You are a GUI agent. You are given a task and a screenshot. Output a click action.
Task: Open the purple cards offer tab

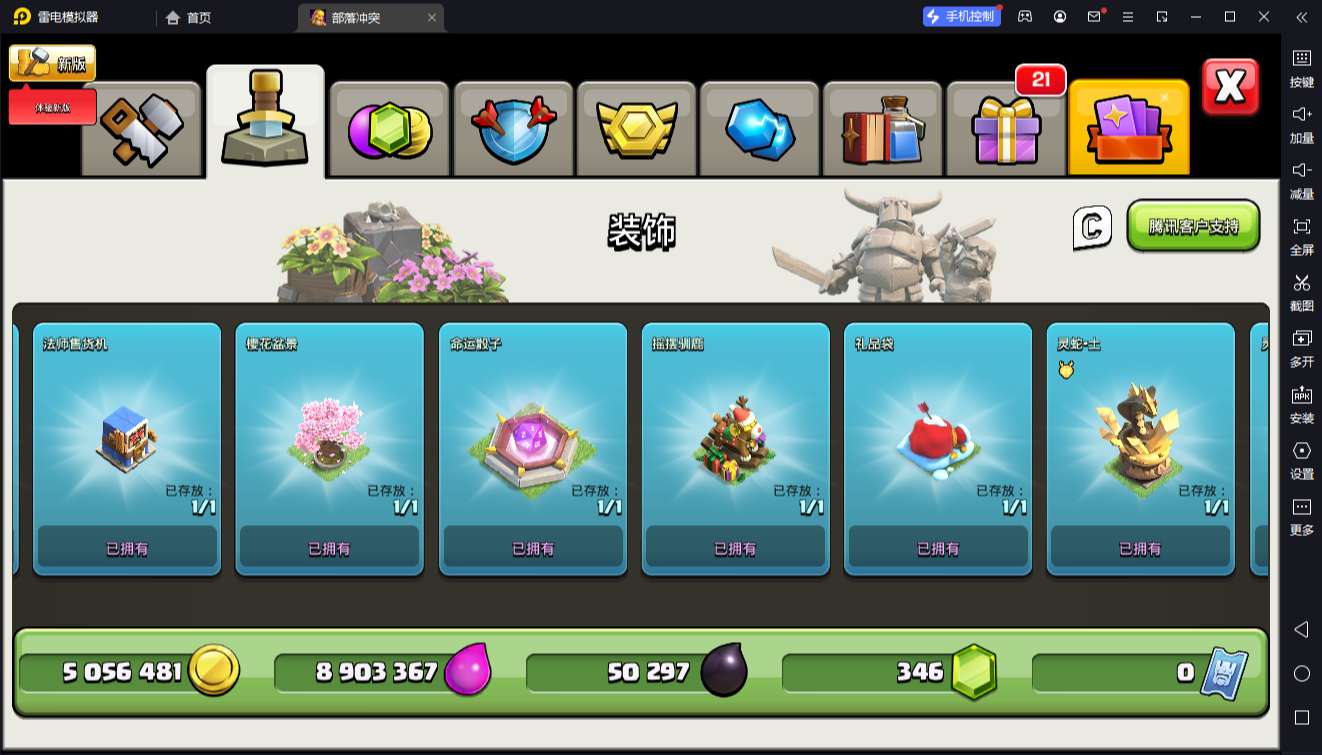(x=1128, y=129)
